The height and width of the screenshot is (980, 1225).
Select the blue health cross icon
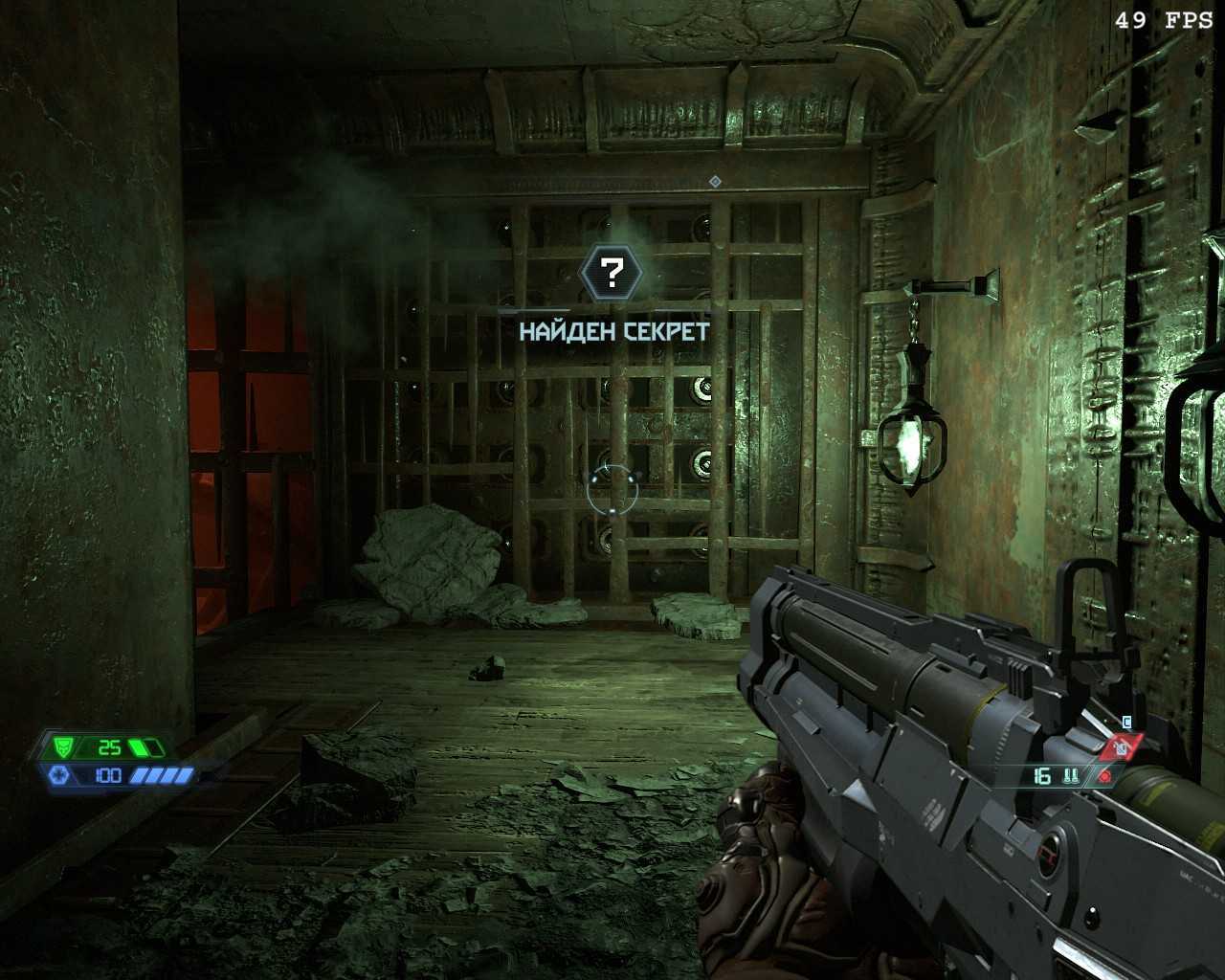pyautogui.click(x=57, y=775)
